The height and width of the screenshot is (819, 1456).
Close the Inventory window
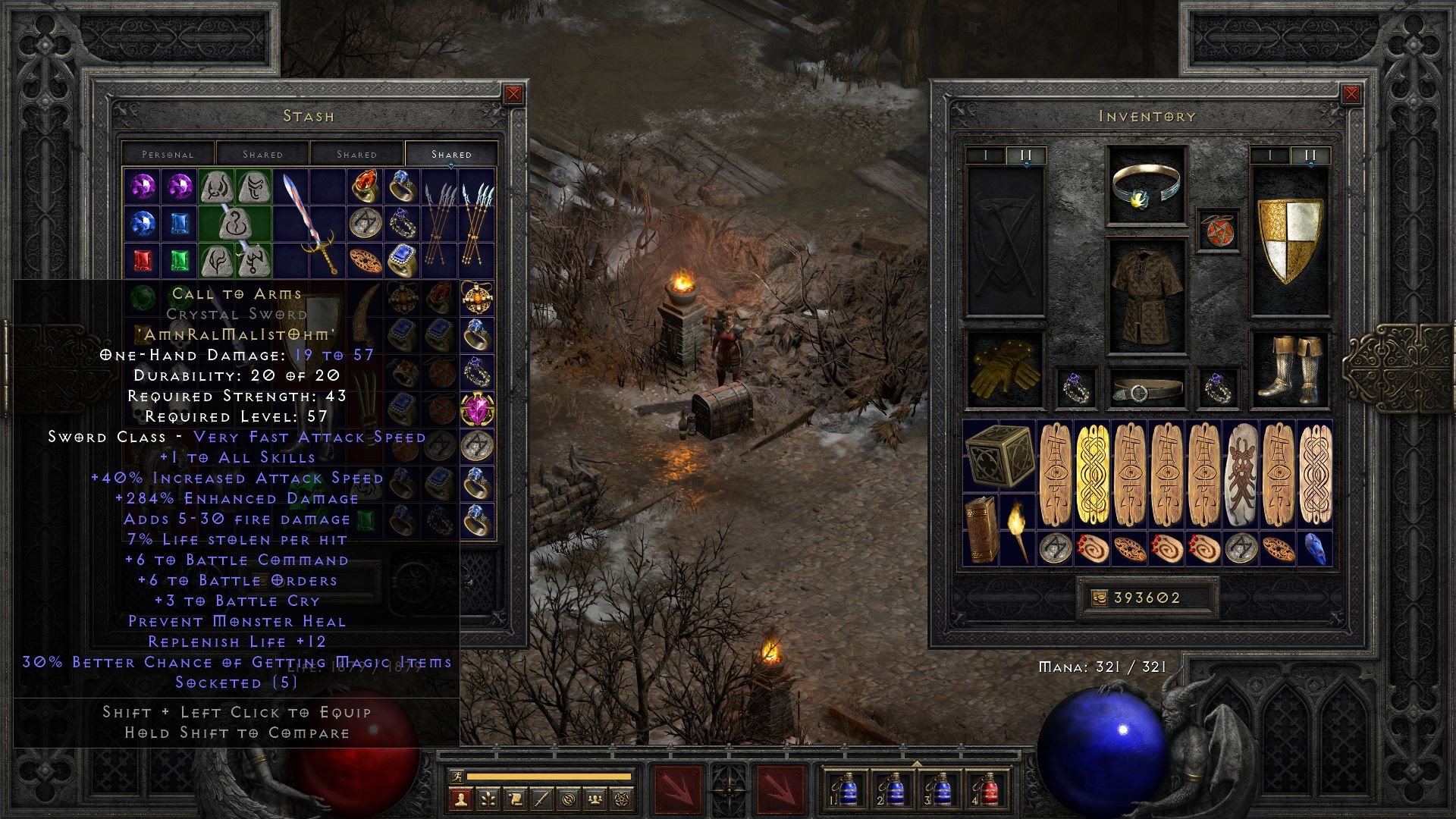point(1352,93)
